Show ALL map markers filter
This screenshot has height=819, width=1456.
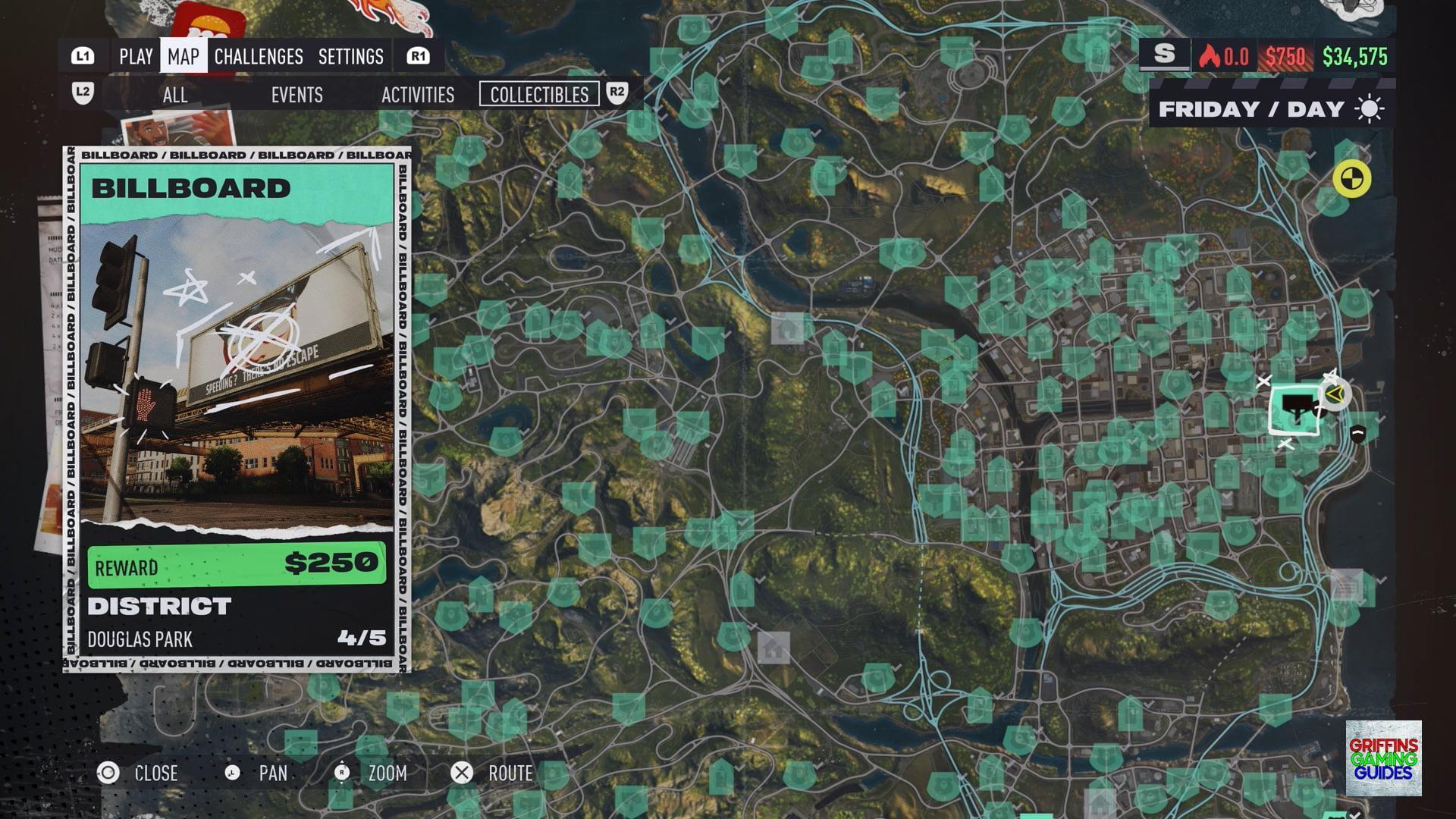pos(174,95)
